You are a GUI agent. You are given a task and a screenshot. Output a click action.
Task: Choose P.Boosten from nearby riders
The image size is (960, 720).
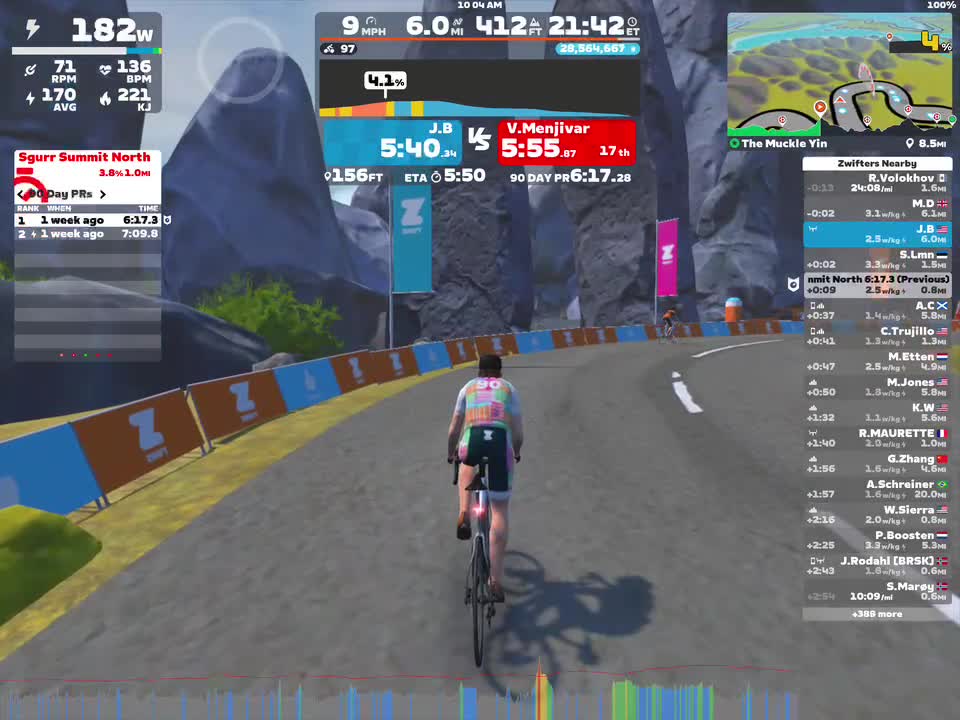pos(877,541)
